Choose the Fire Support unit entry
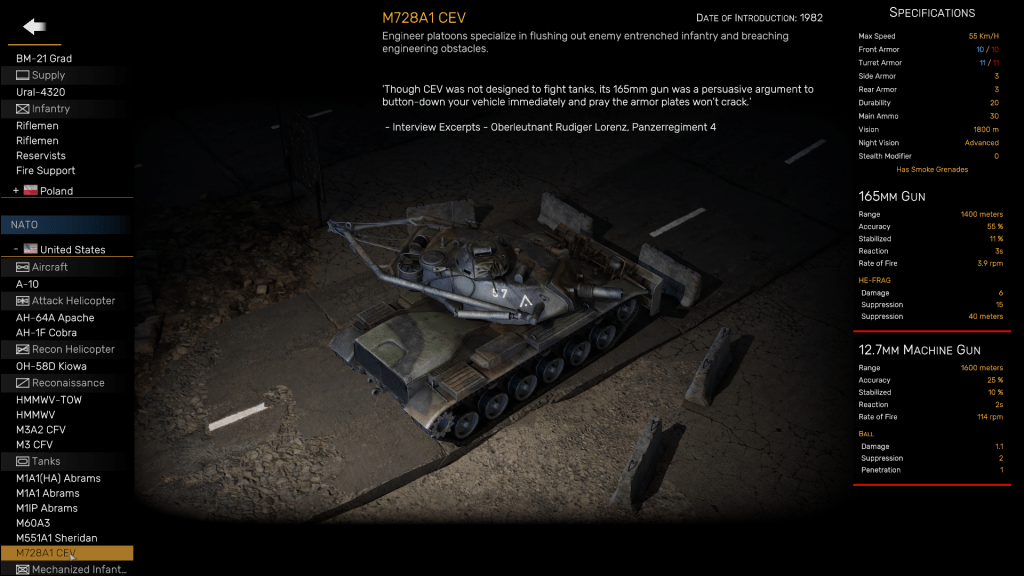1024x576 pixels. click(46, 171)
